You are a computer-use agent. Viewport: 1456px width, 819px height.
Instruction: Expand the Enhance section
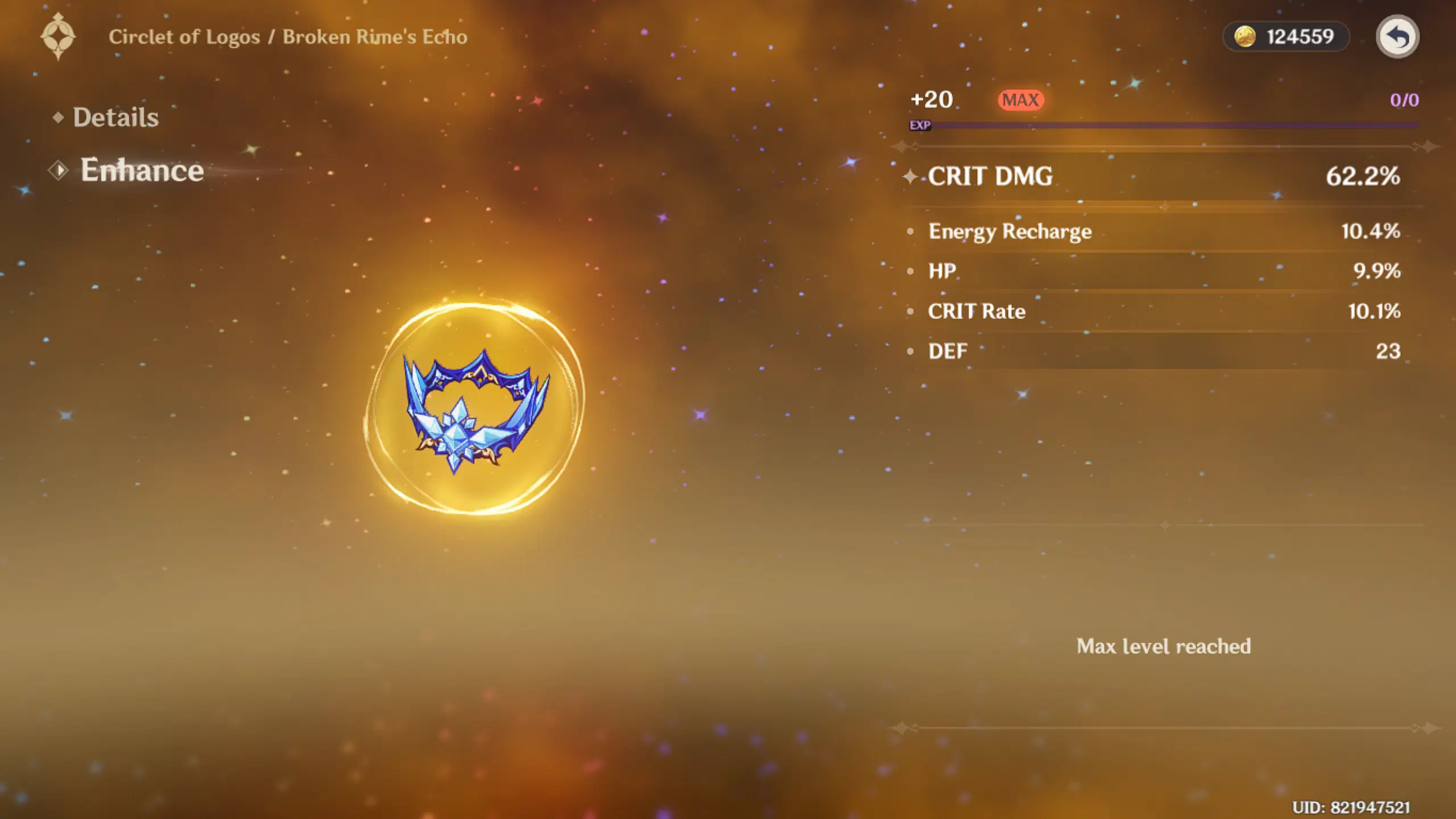[x=142, y=171]
